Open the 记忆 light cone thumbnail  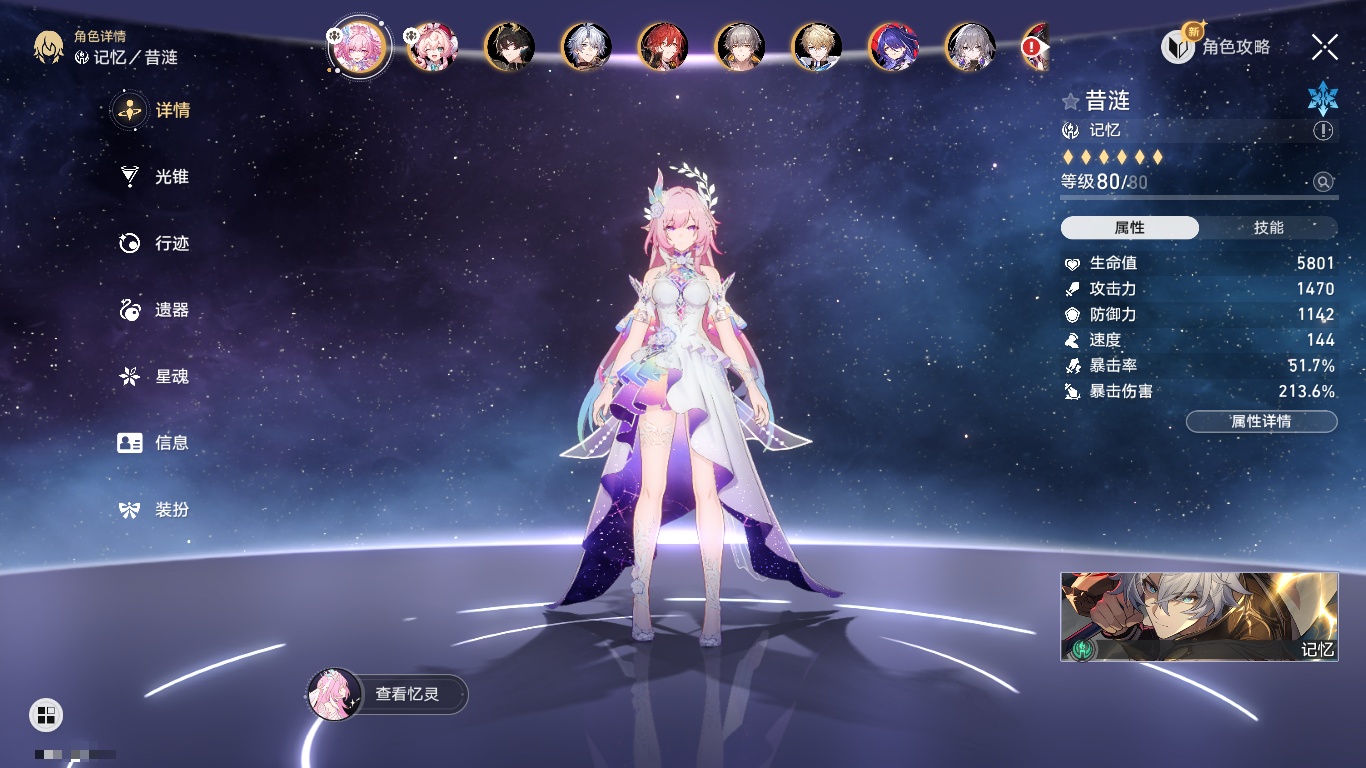(1199, 616)
